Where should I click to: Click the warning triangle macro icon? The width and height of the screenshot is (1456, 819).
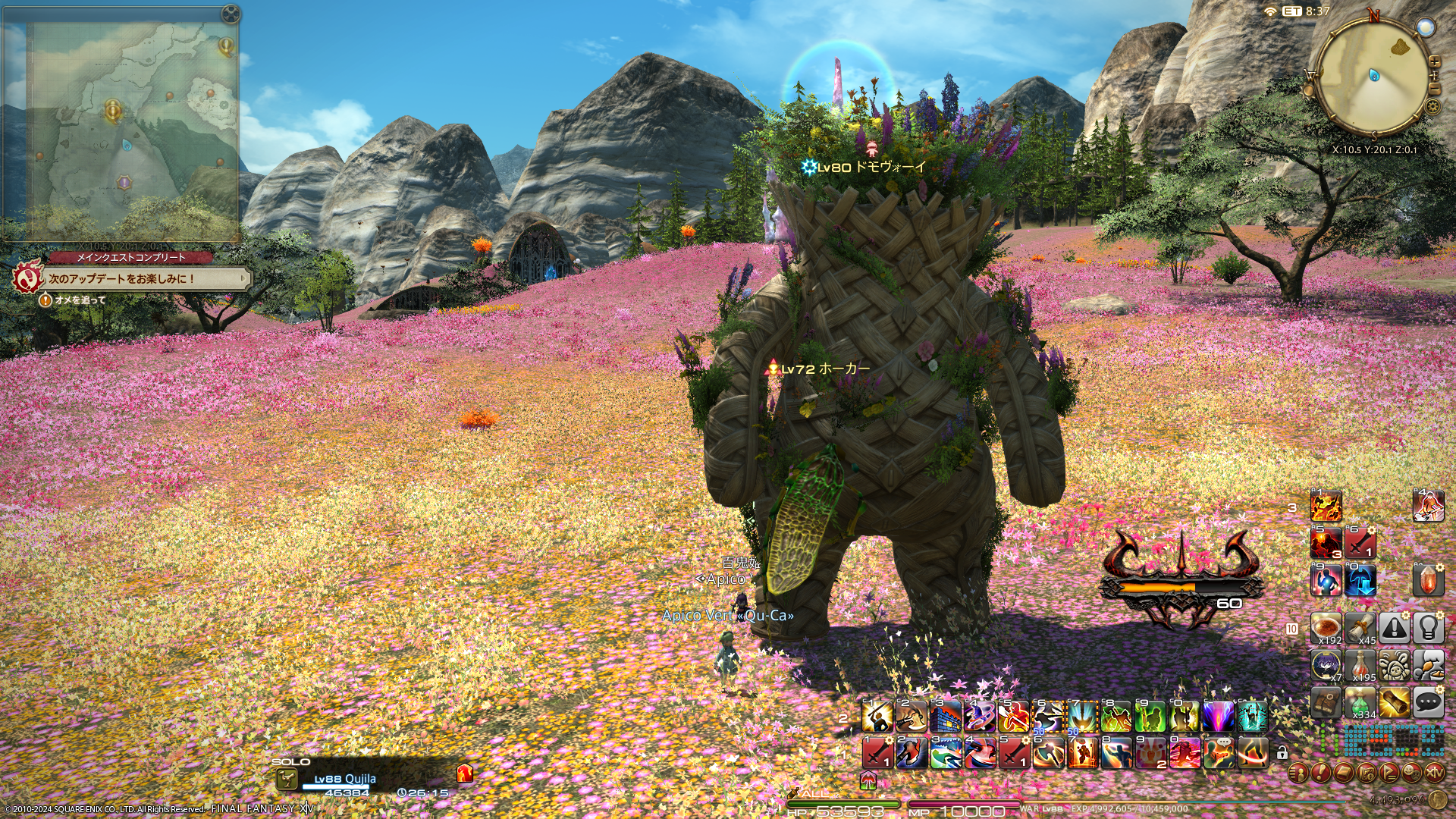(x=1394, y=627)
